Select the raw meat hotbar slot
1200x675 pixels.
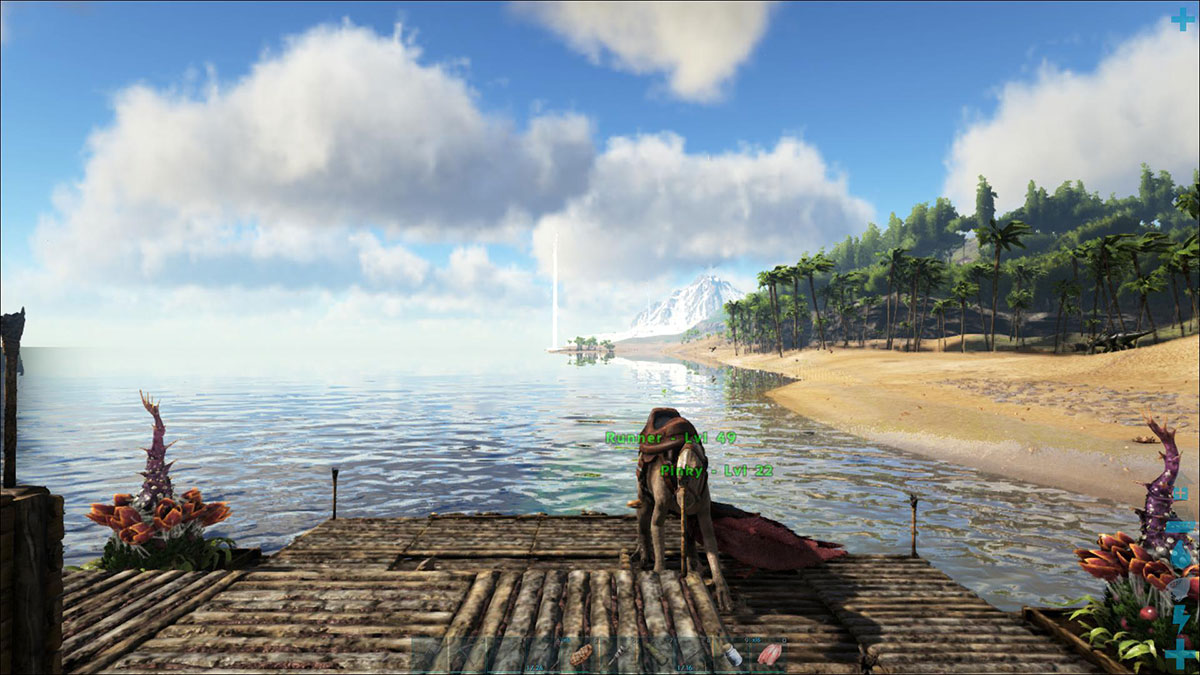(x=769, y=654)
